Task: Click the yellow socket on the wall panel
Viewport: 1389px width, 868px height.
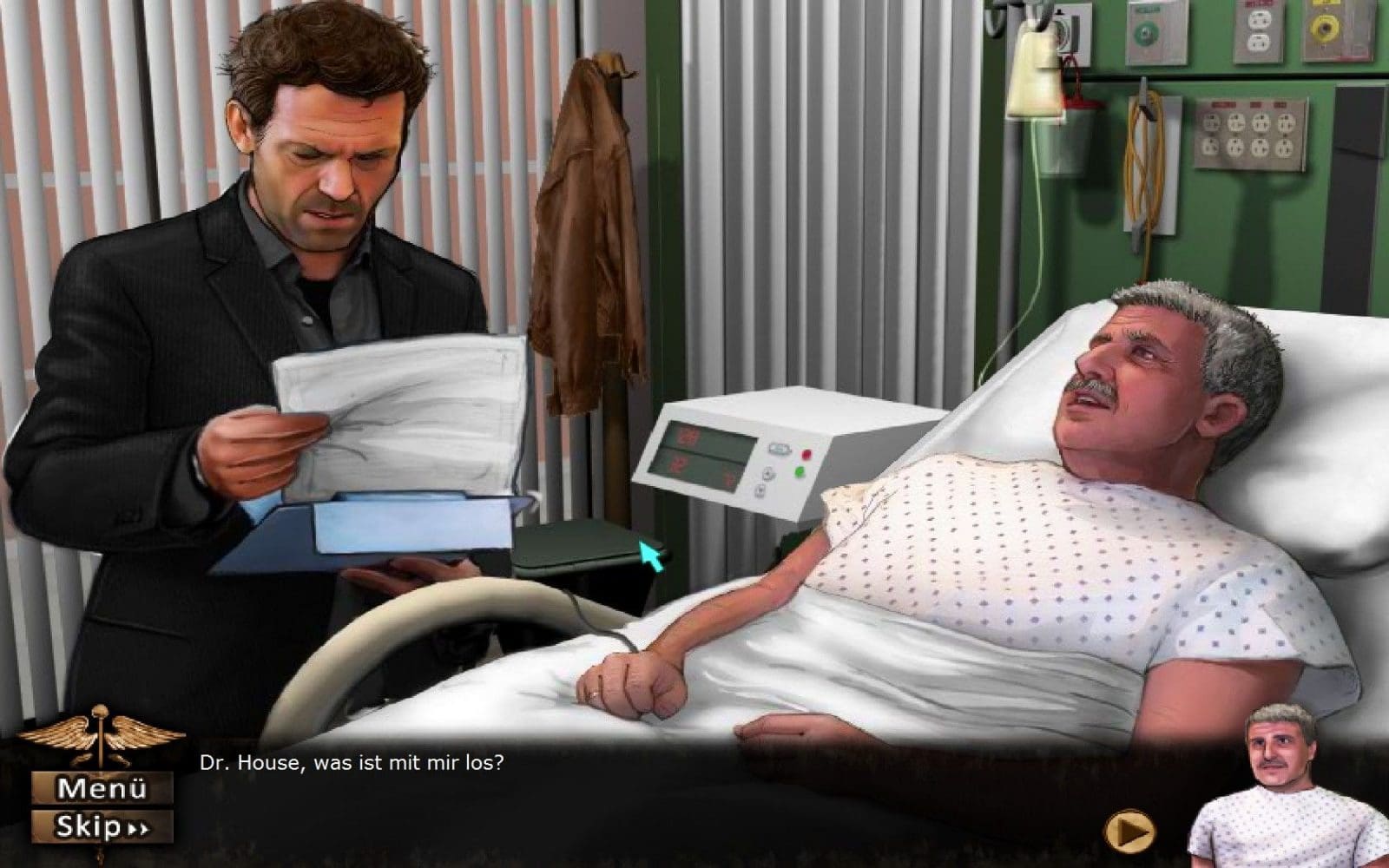Action: pos(1326,26)
